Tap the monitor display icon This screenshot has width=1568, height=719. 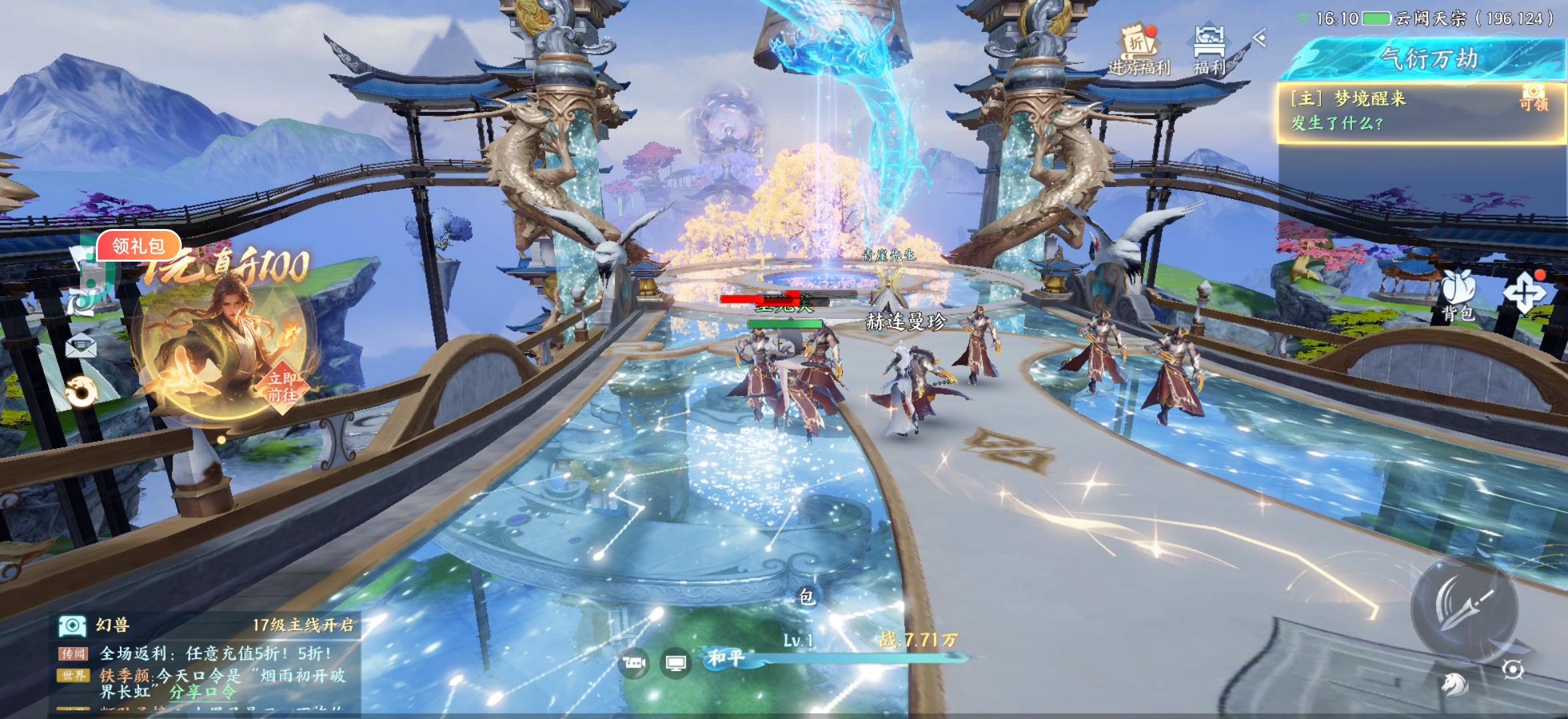tap(676, 663)
